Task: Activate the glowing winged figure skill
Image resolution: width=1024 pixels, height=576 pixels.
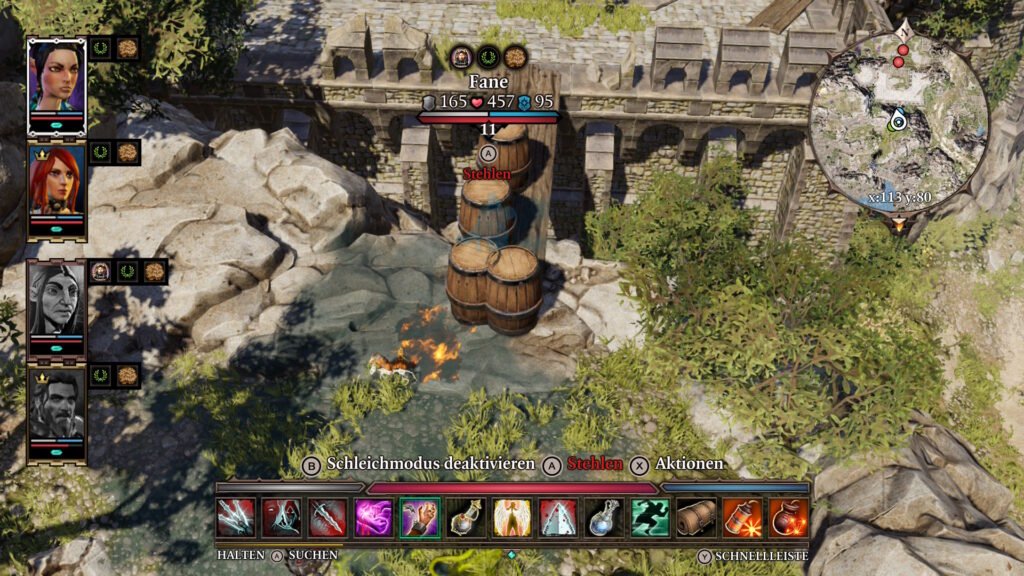Action: (x=512, y=518)
